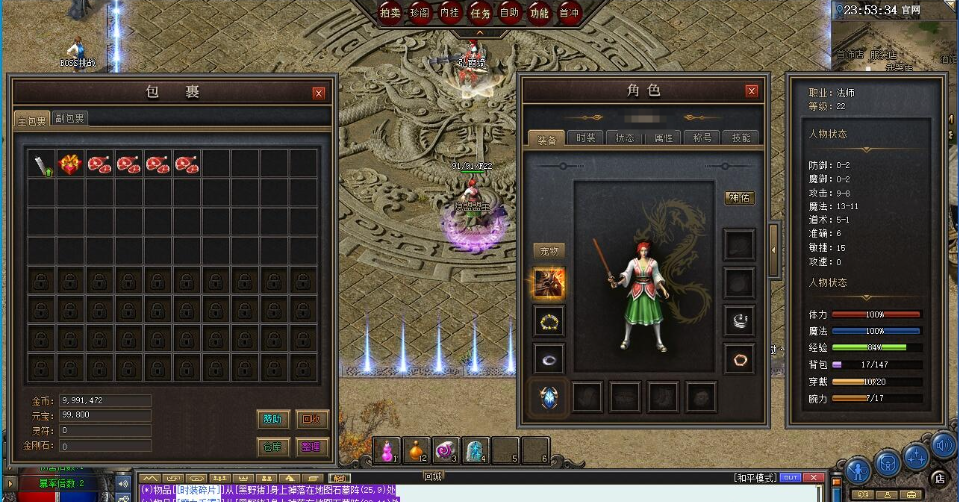Viewport: 959px width, 502px height.
Task: Close the 包裹 inventory window
Action: [319, 93]
